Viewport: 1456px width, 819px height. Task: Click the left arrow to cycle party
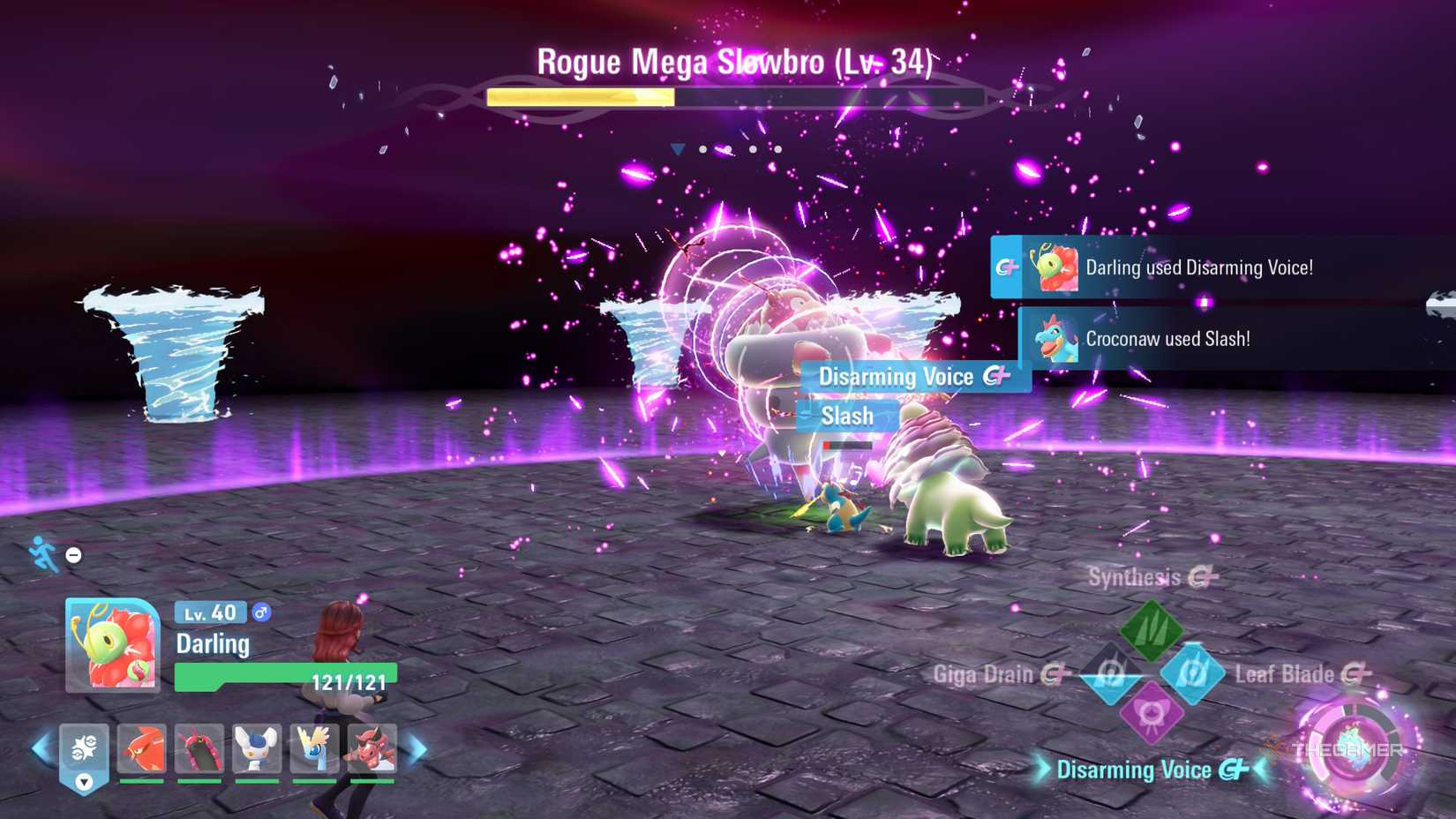point(36,746)
